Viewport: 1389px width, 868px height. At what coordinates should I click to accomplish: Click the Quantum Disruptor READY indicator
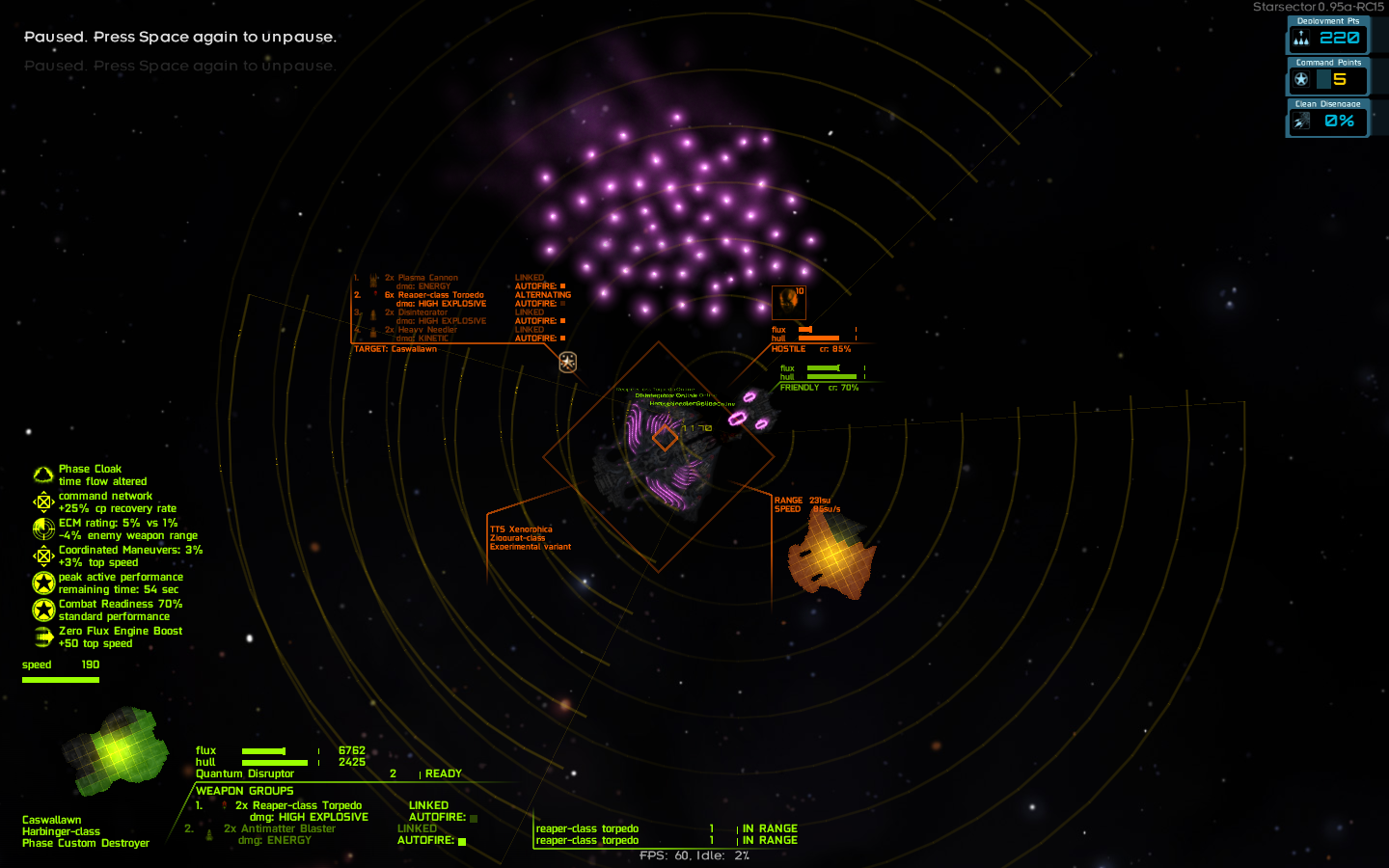pyautogui.click(x=444, y=773)
